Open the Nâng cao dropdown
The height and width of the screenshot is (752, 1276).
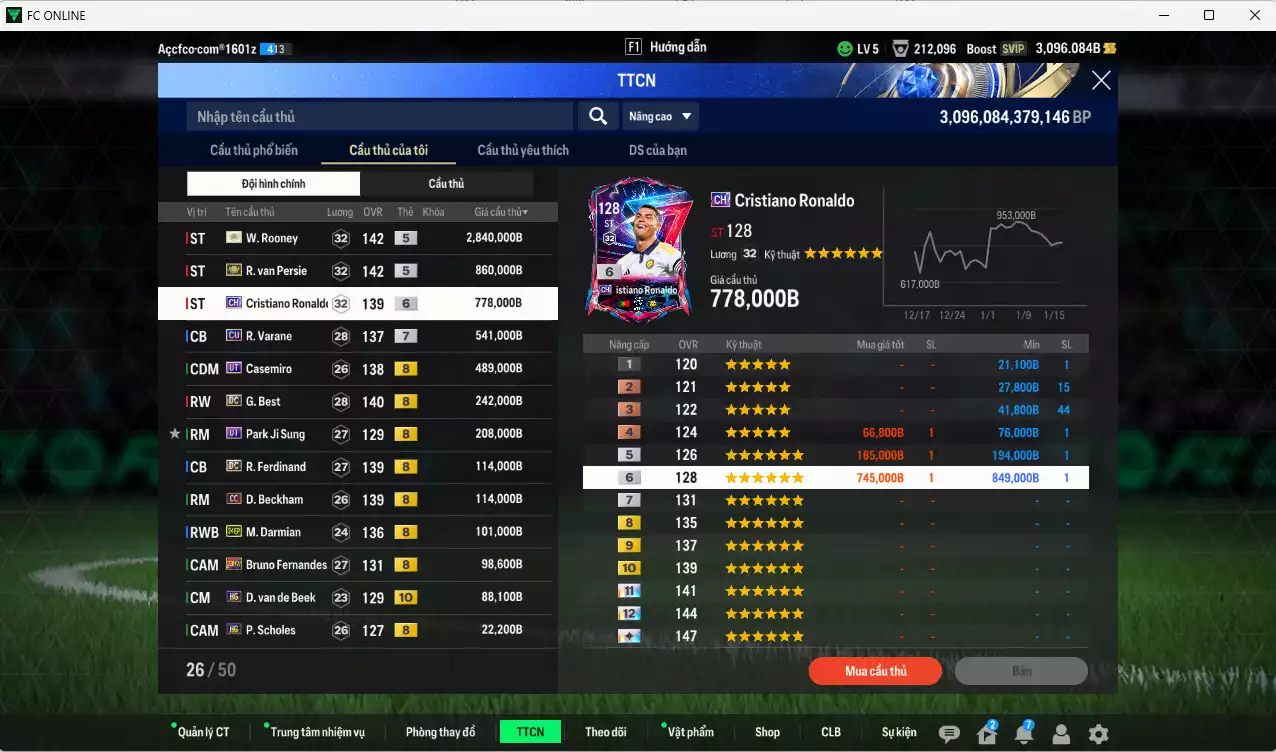click(x=660, y=117)
